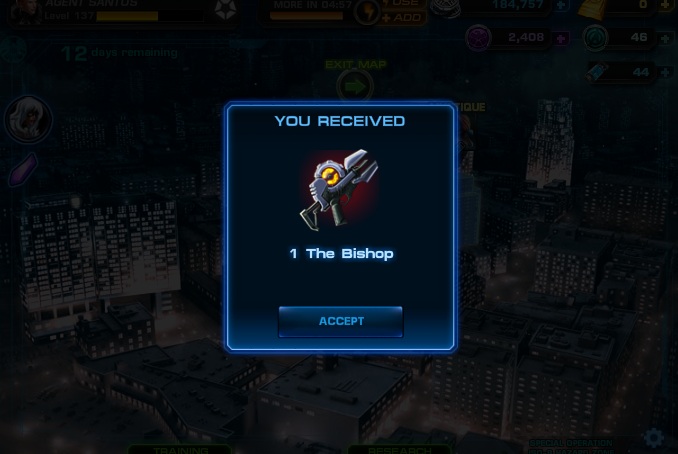Add more purple currency with plus button
Screen dimensions: 678x454
point(561,39)
